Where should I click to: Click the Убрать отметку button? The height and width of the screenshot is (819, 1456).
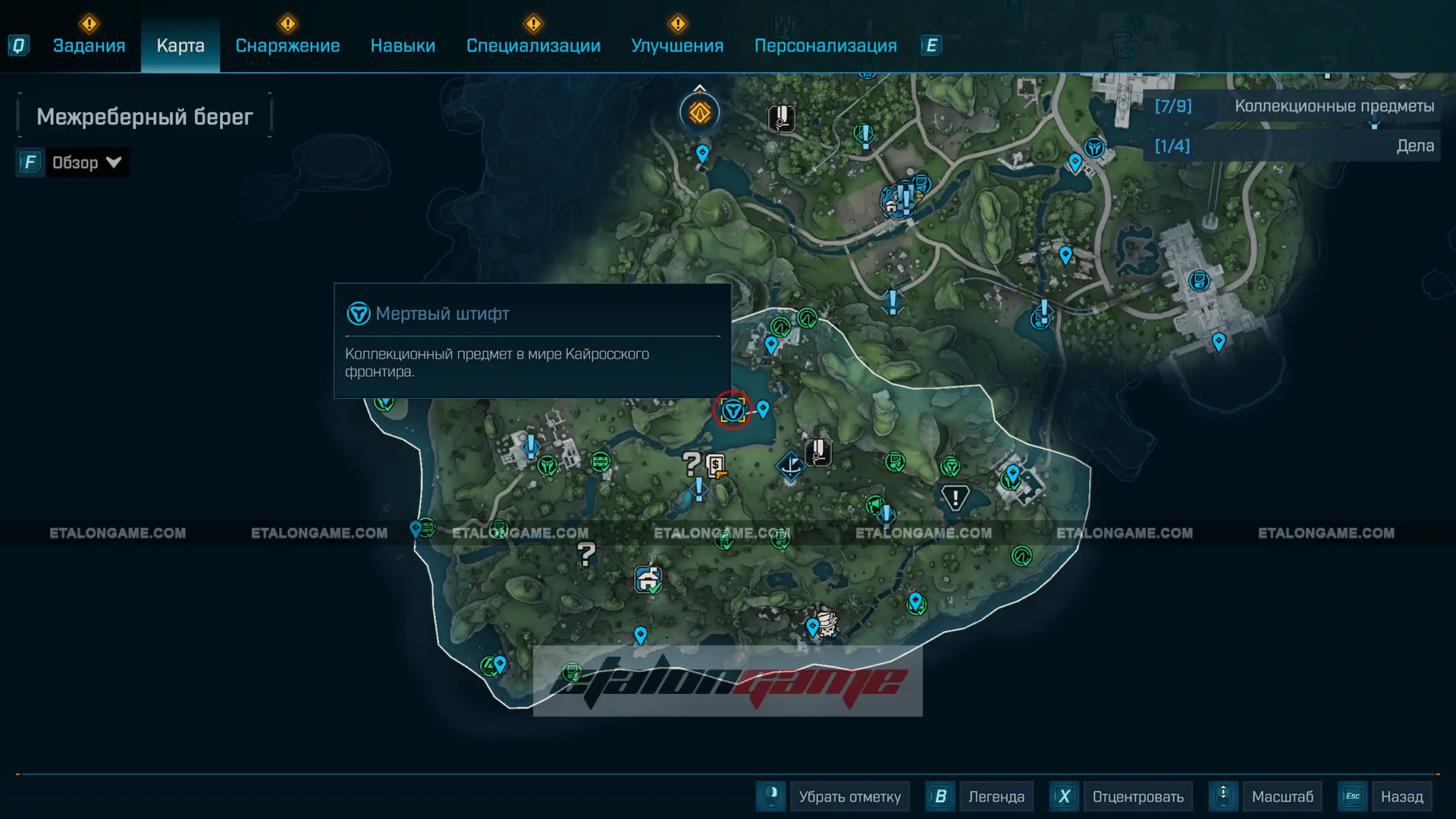click(x=849, y=796)
